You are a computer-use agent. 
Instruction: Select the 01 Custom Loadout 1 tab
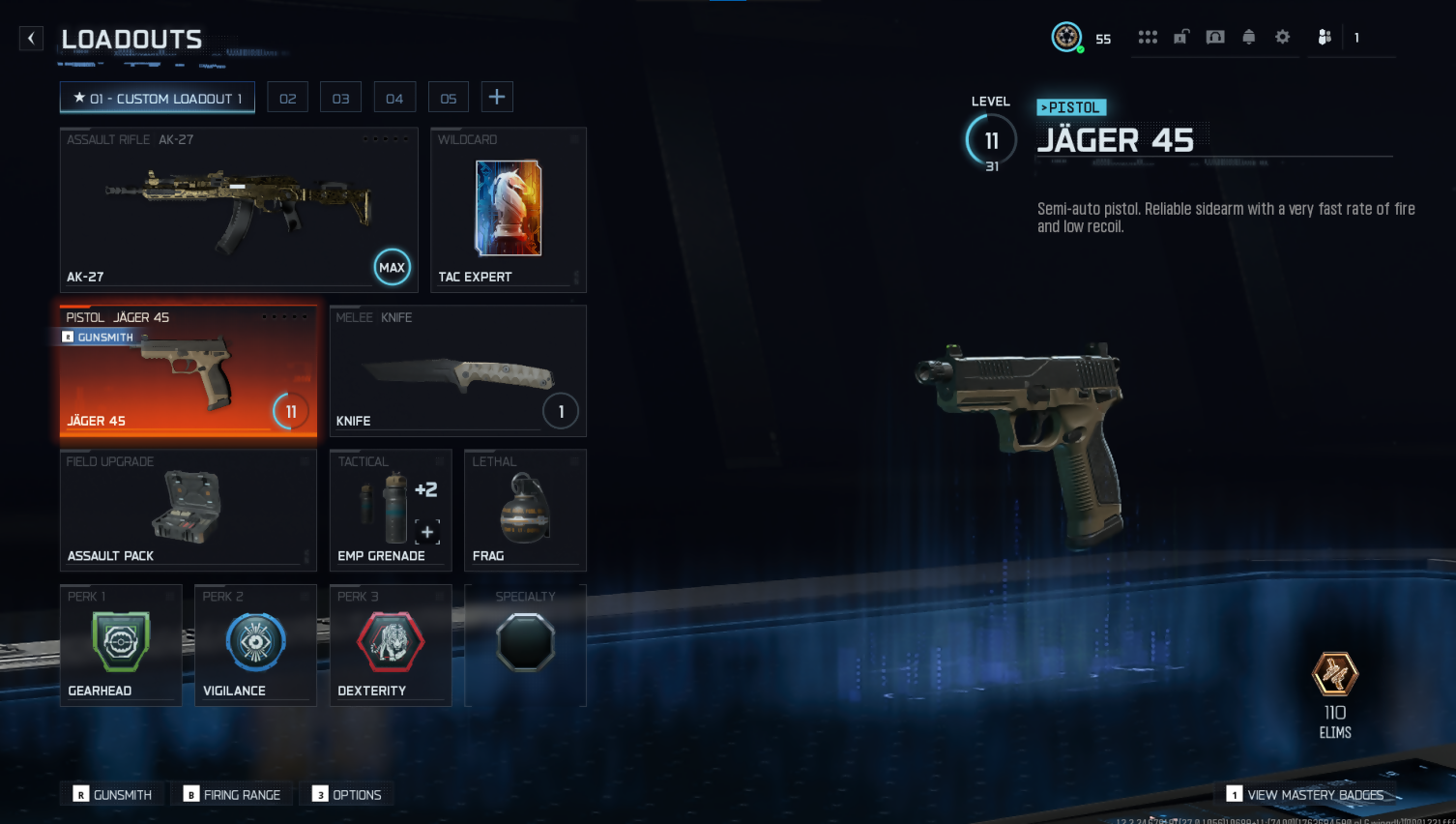tap(158, 98)
